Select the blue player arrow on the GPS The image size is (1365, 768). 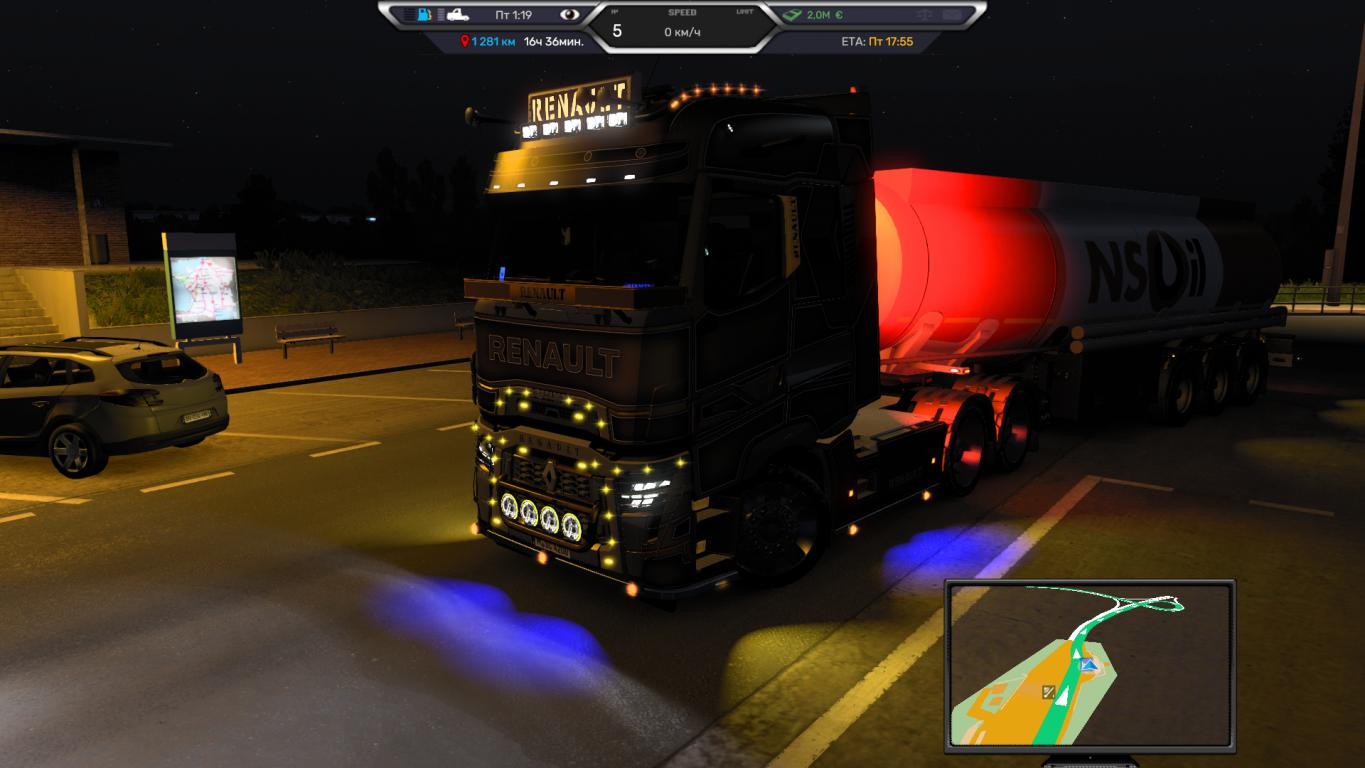click(x=1086, y=663)
